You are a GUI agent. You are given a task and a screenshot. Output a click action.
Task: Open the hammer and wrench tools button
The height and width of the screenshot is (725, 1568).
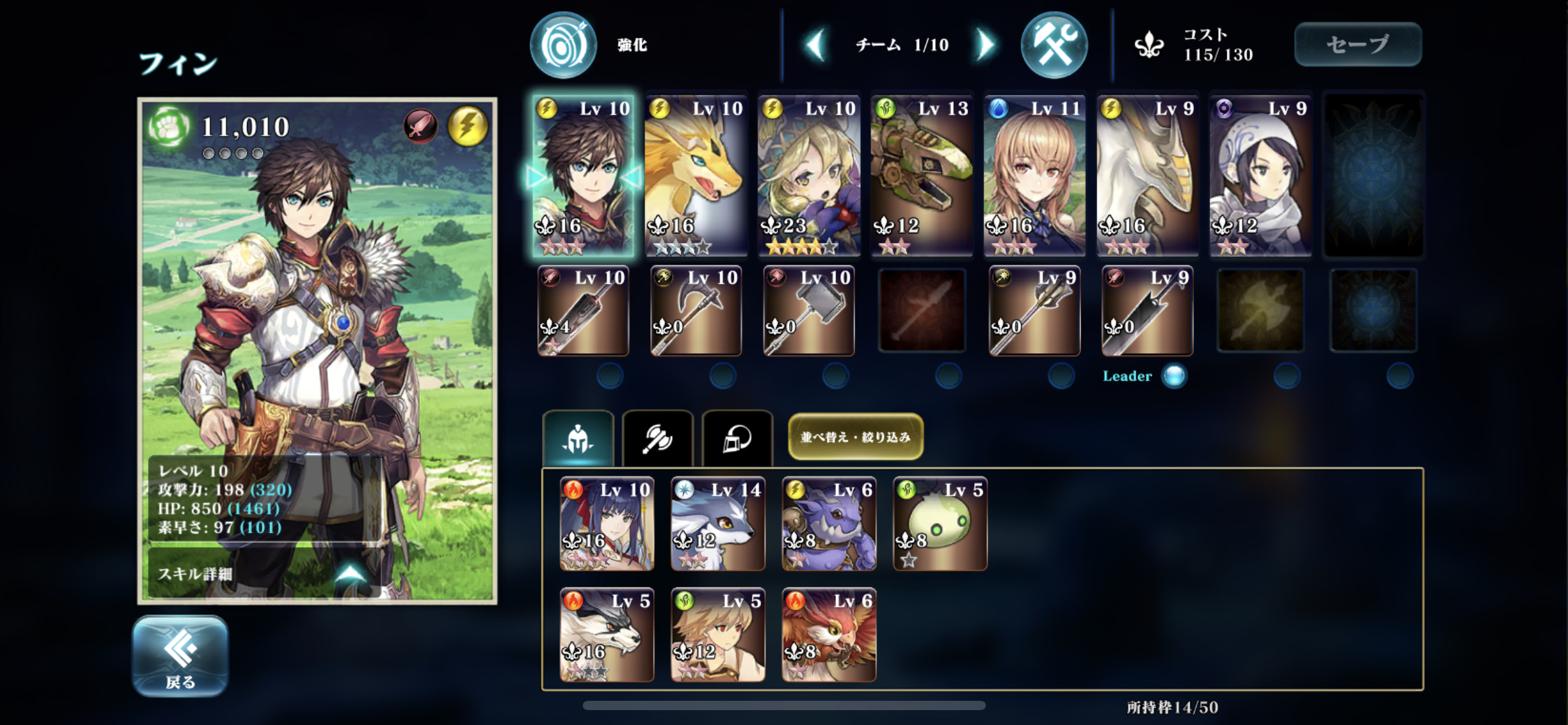click(1053, 45)
